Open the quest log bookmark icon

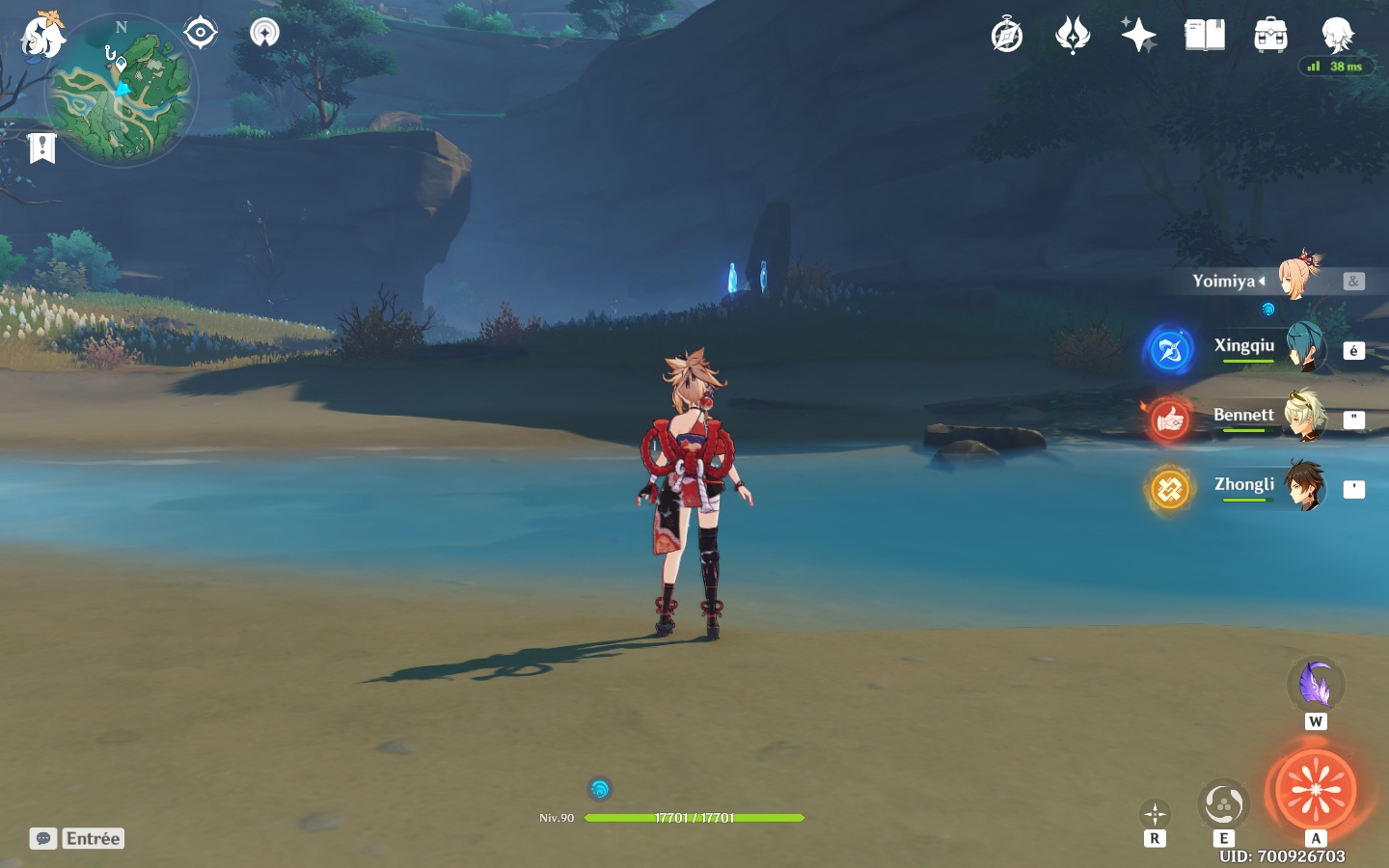[x=41, y=148]
